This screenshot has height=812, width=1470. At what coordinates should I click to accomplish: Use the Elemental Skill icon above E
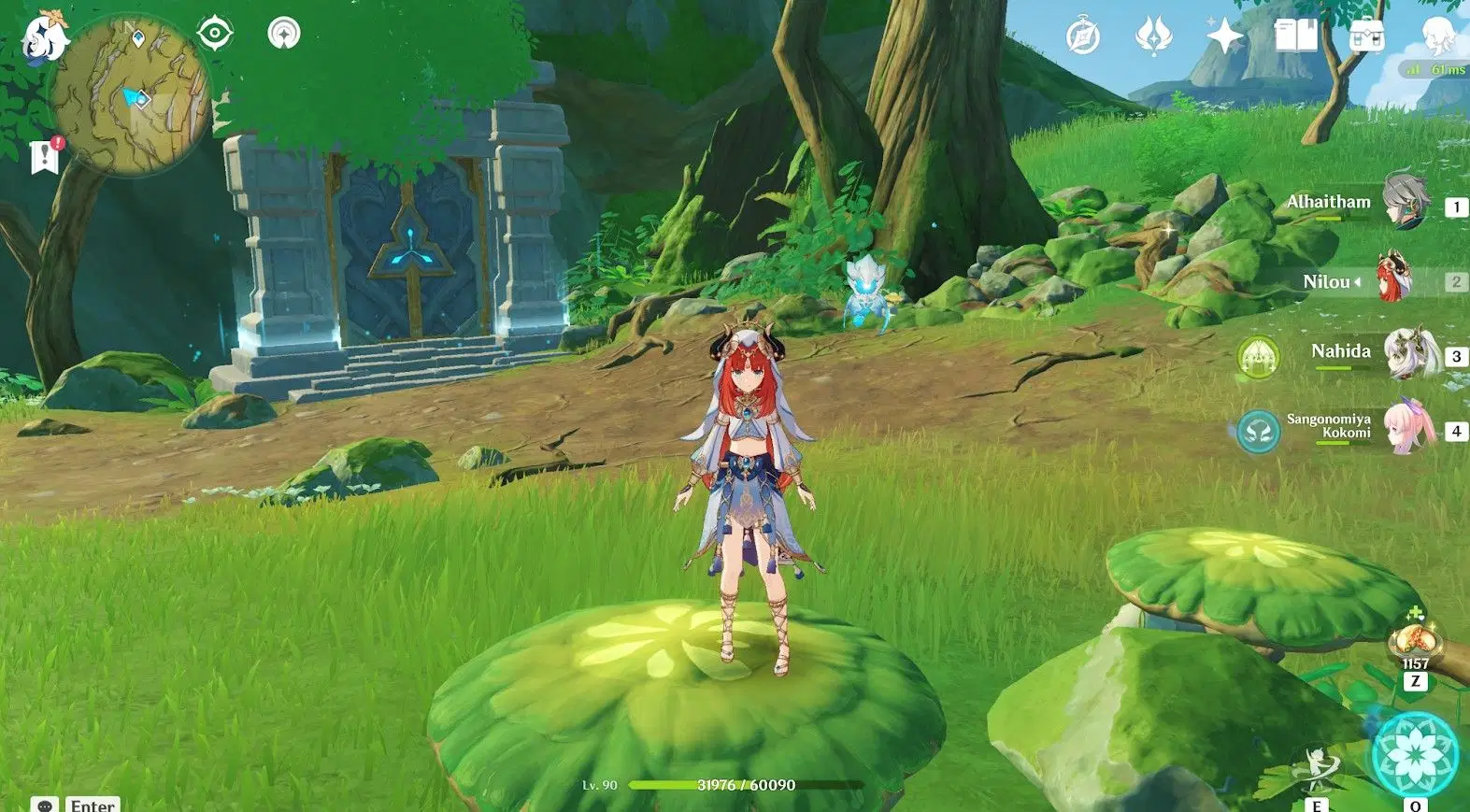1318,763
